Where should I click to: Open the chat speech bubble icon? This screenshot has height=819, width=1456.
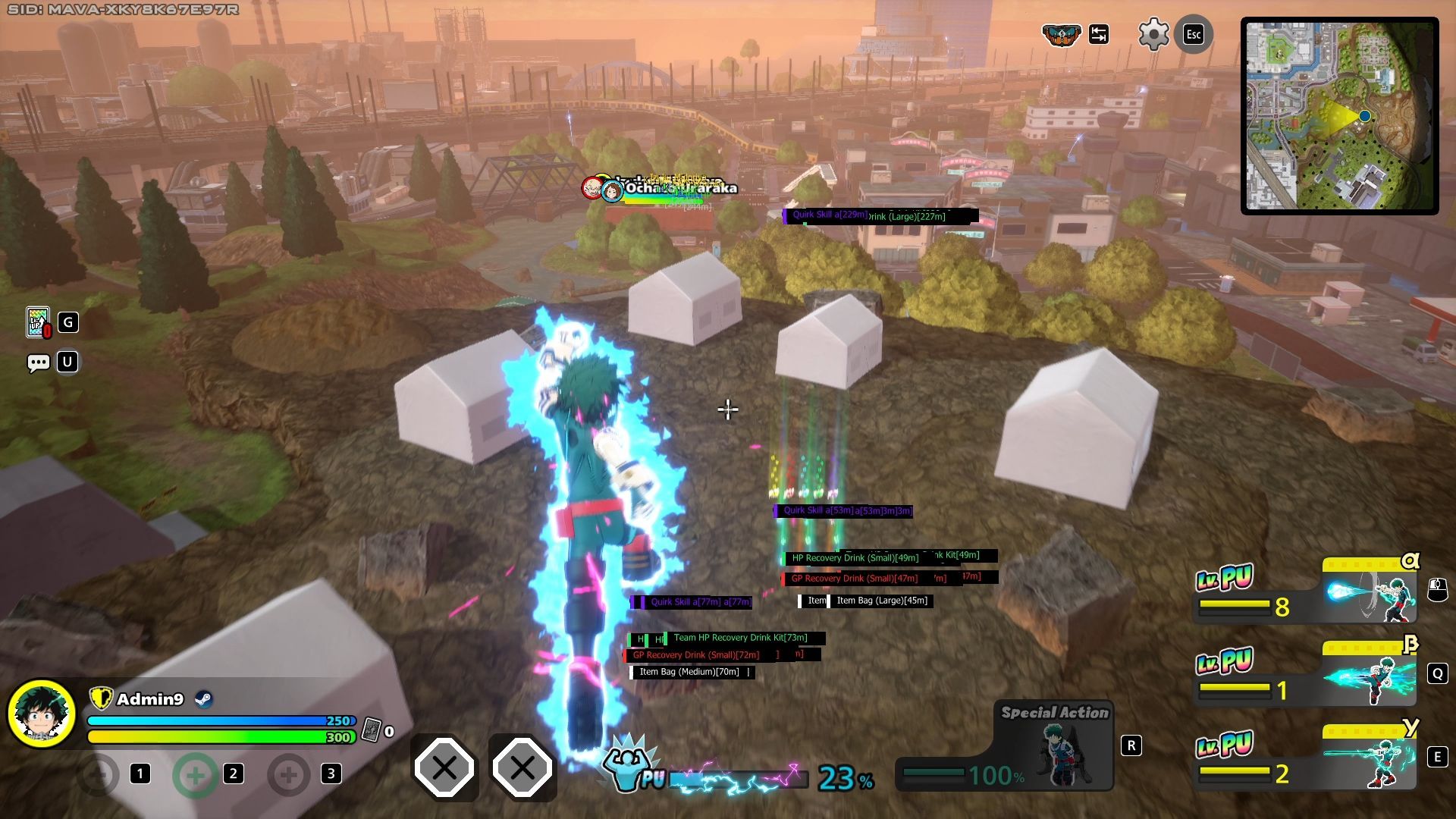(38, 362)
